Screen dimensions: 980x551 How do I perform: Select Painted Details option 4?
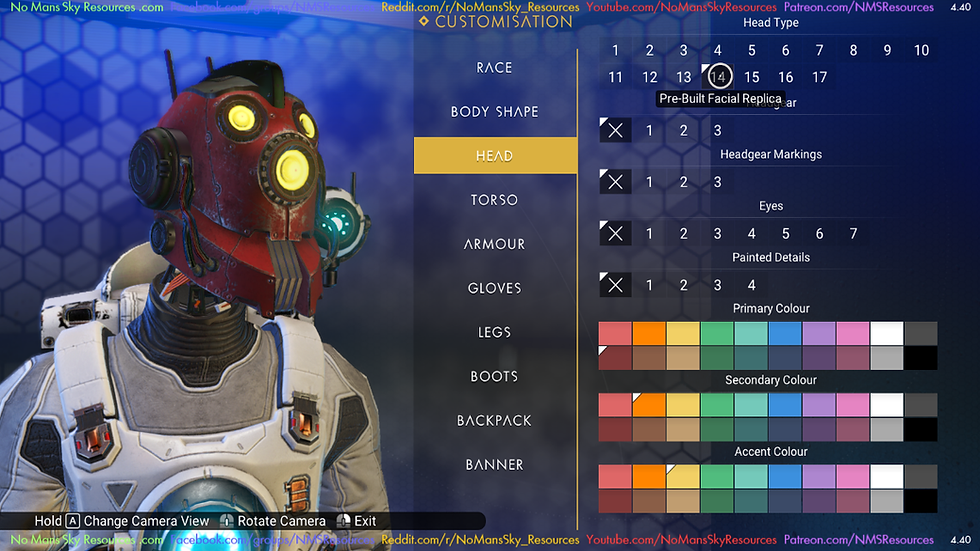751,285
